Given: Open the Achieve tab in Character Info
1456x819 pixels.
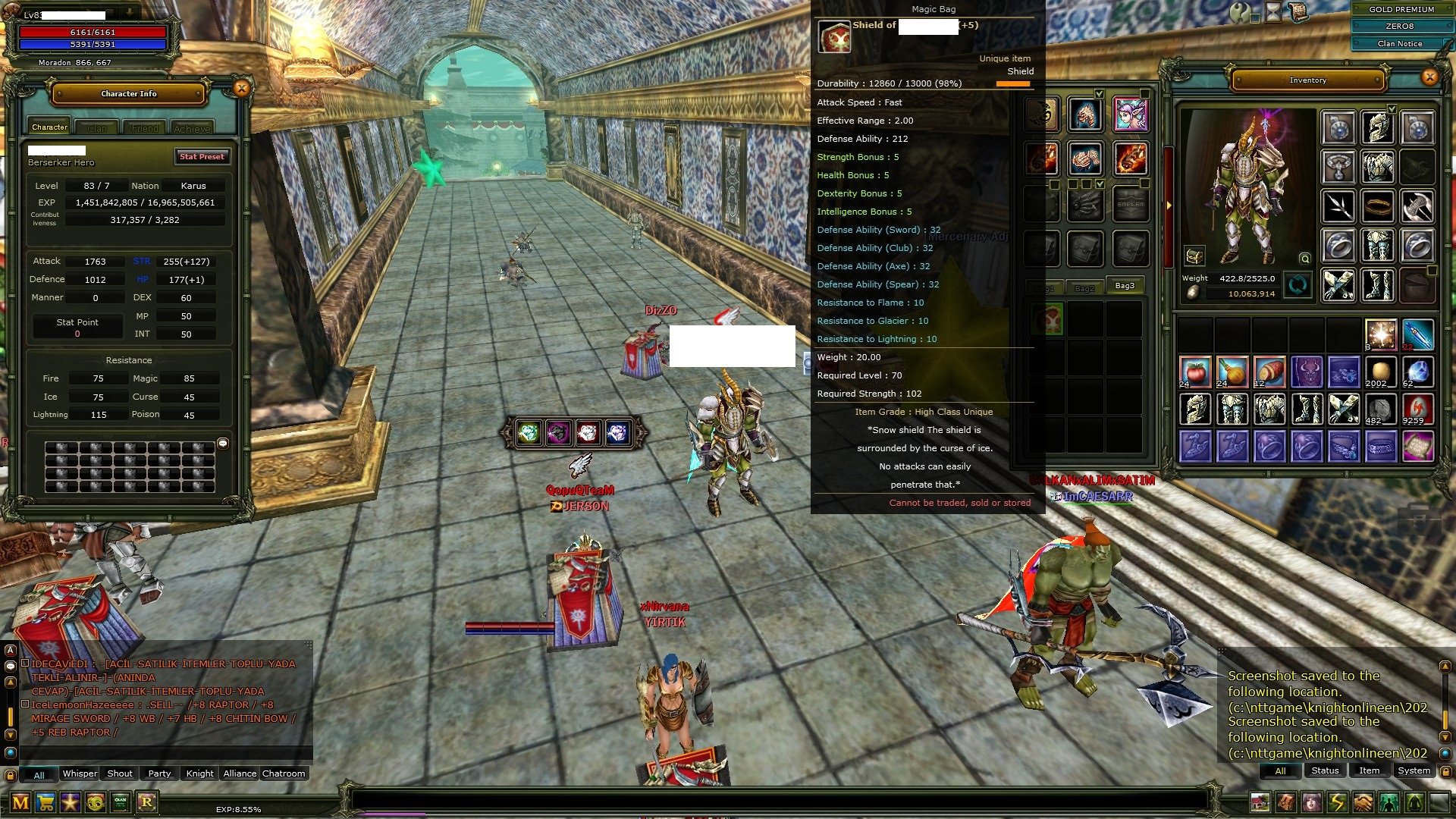Looking at the screenshot, I should [192, 128].
